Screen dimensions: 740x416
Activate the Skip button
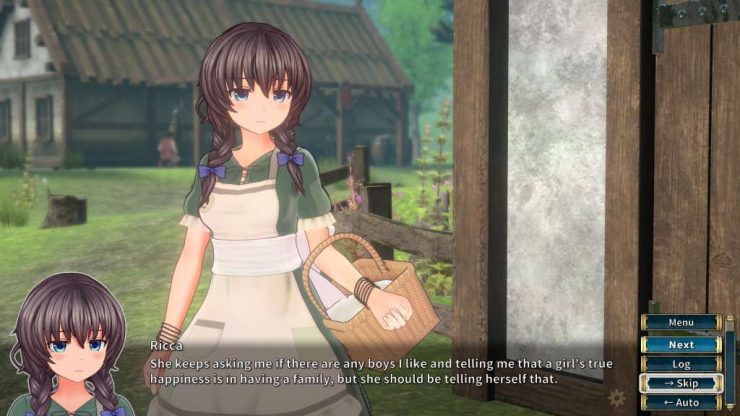pyautogui.click(x=681, y=383)
